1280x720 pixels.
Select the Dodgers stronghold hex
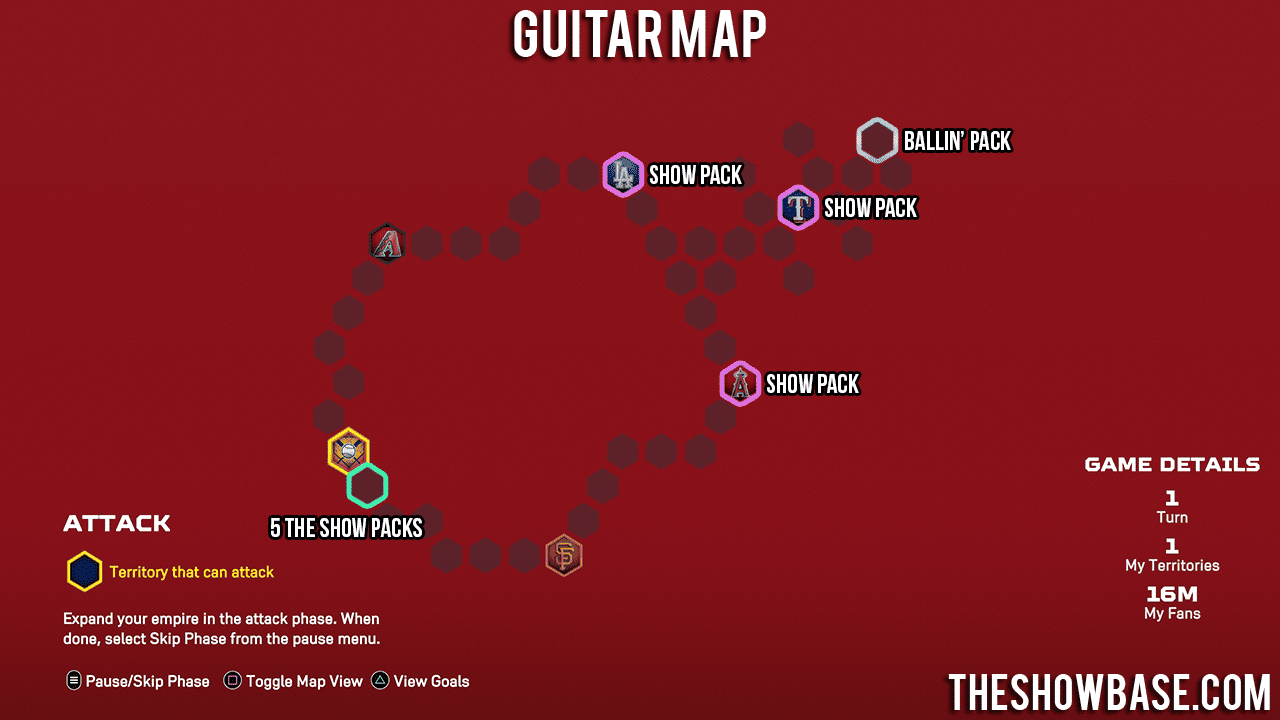point(623,175)
